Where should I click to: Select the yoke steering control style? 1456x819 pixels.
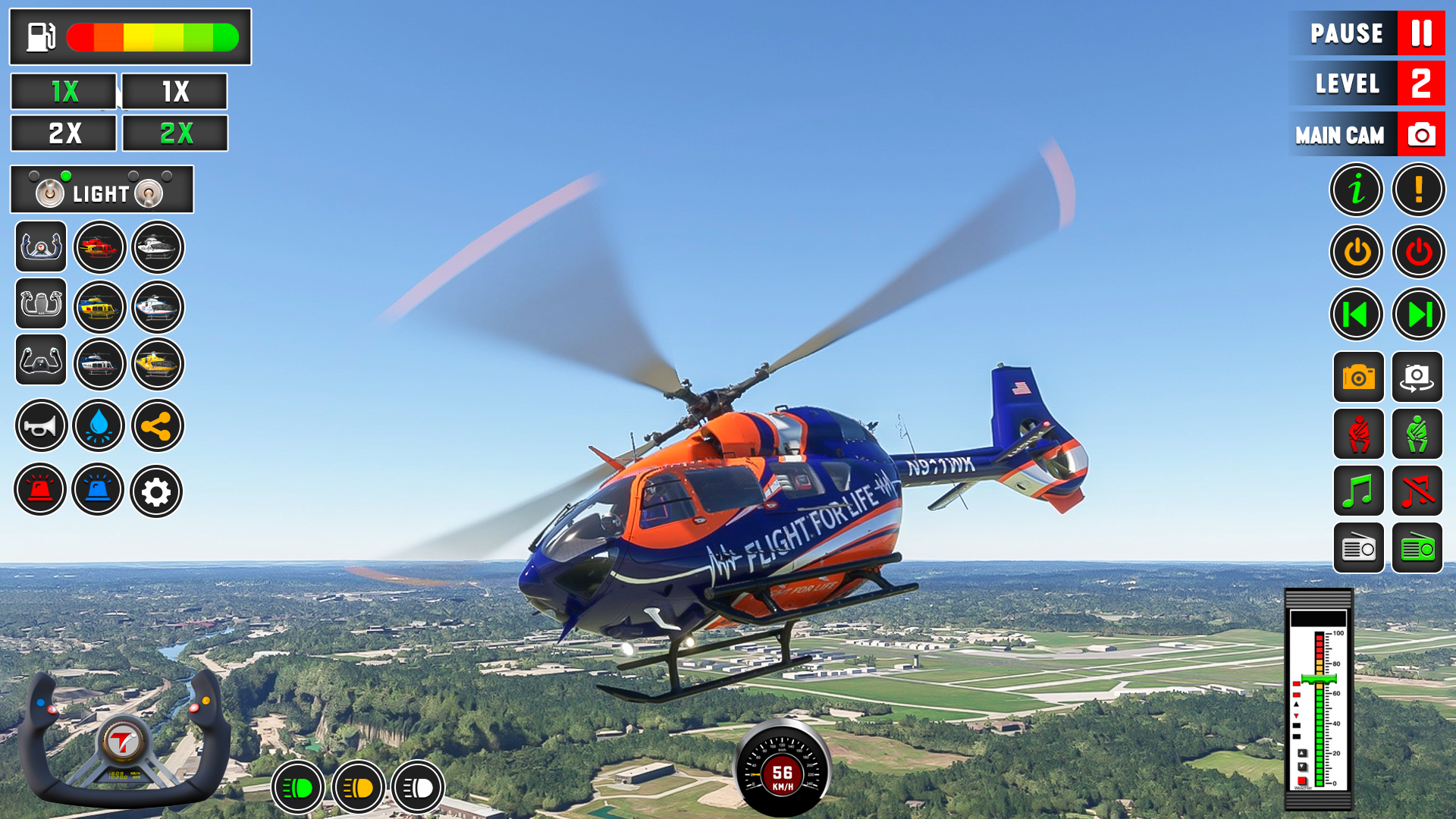[40, 246]
